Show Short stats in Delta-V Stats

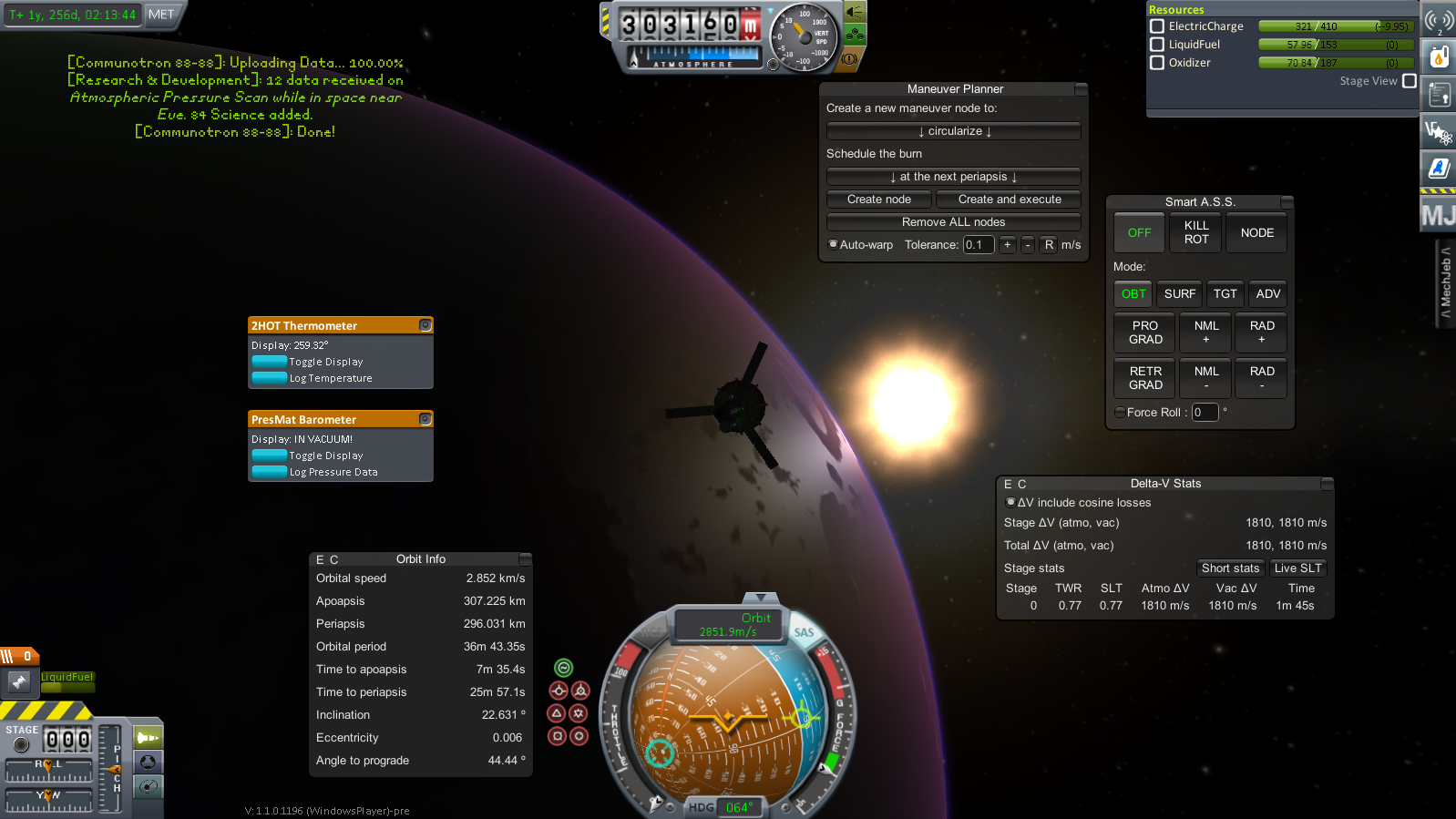pyautogui.click(x=1230, y=568)
